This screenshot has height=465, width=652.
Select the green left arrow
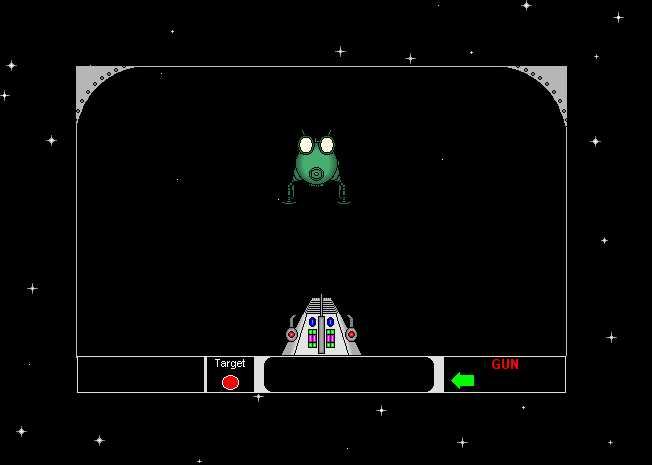click(462, 380)
